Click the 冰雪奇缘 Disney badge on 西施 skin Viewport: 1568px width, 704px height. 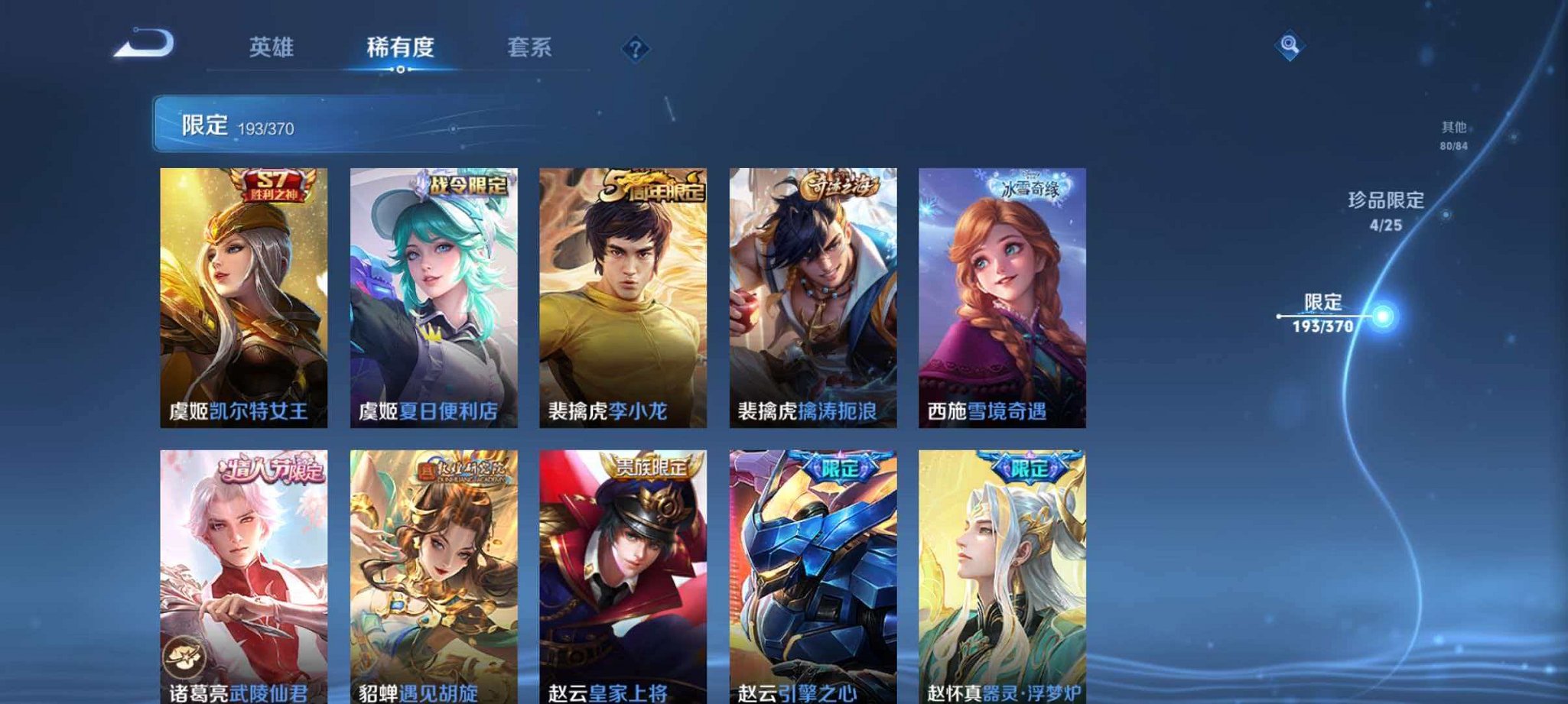click(1033, 186)
